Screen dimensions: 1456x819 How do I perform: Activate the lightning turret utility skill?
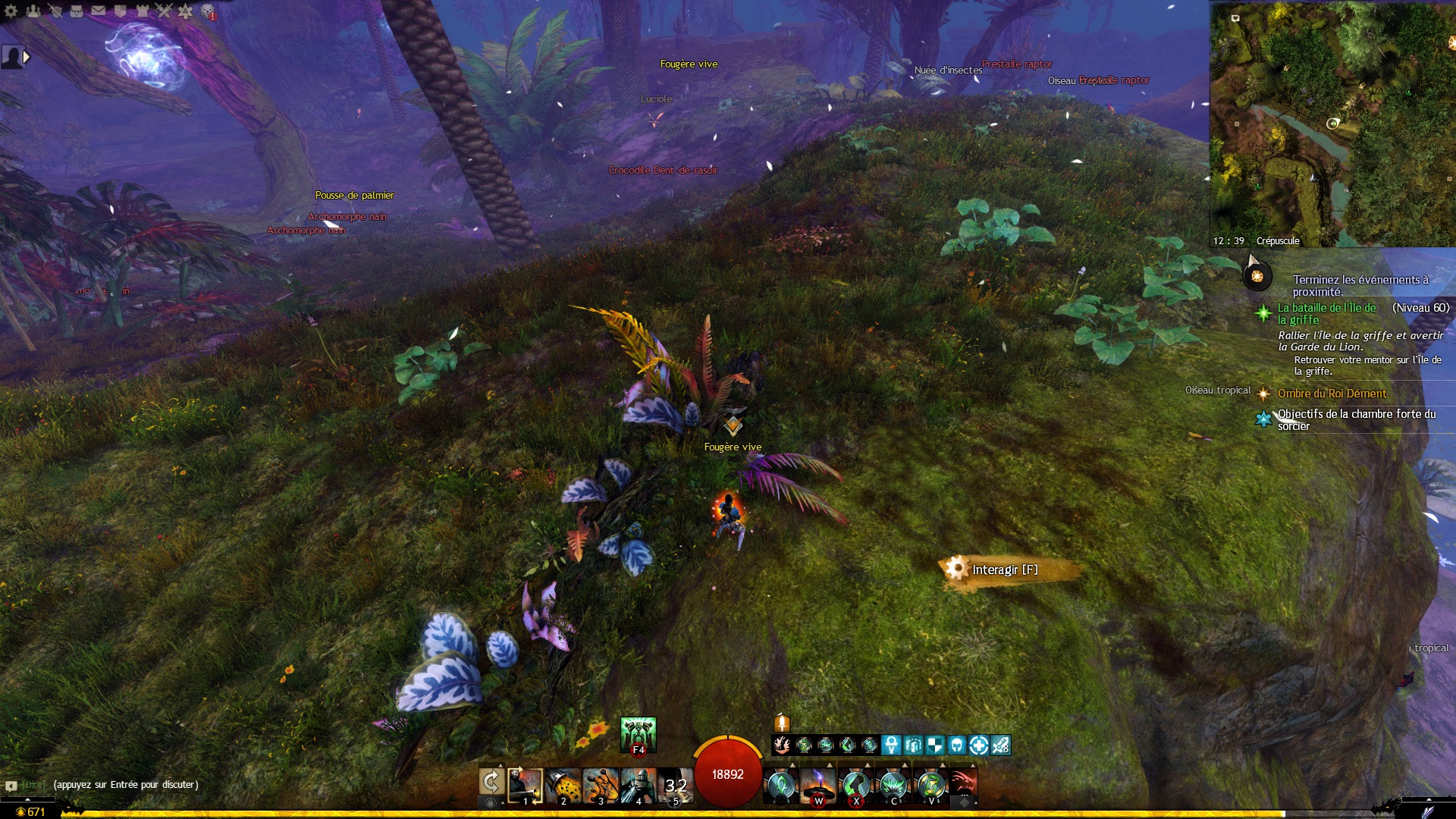pyautogui.click(x=818, y=785)
